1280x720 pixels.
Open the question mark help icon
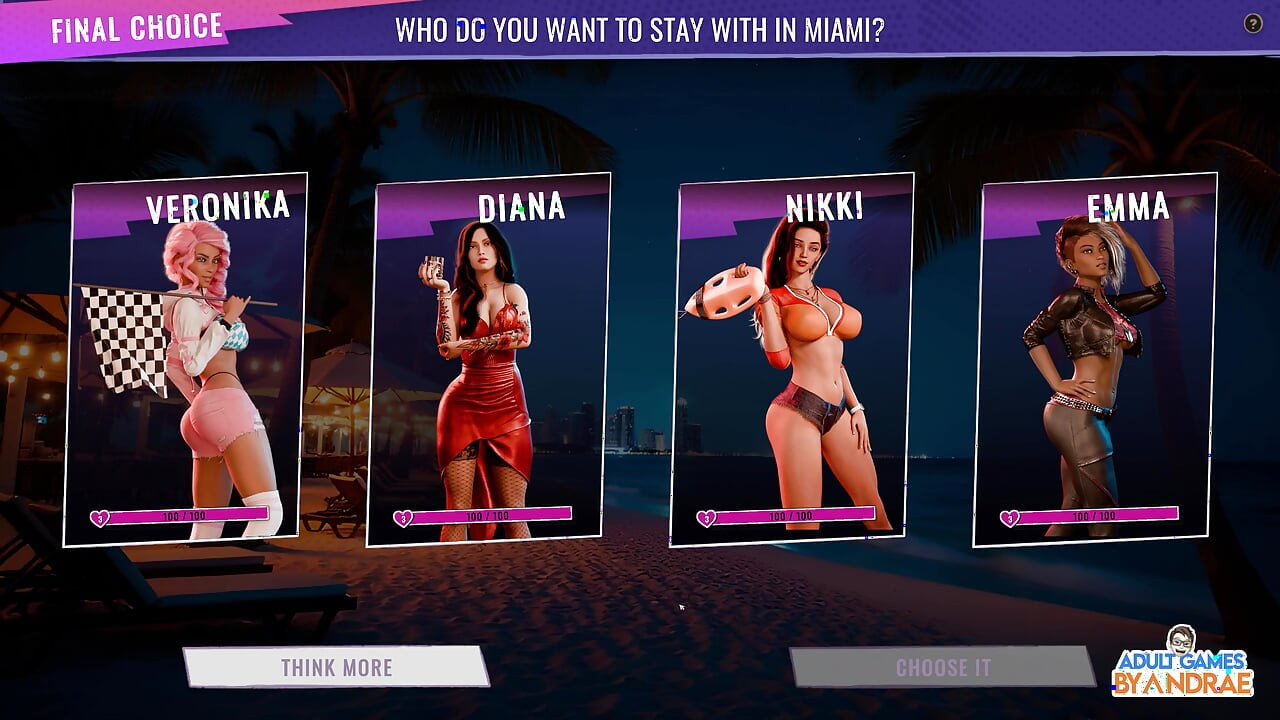pos(1252,24)
